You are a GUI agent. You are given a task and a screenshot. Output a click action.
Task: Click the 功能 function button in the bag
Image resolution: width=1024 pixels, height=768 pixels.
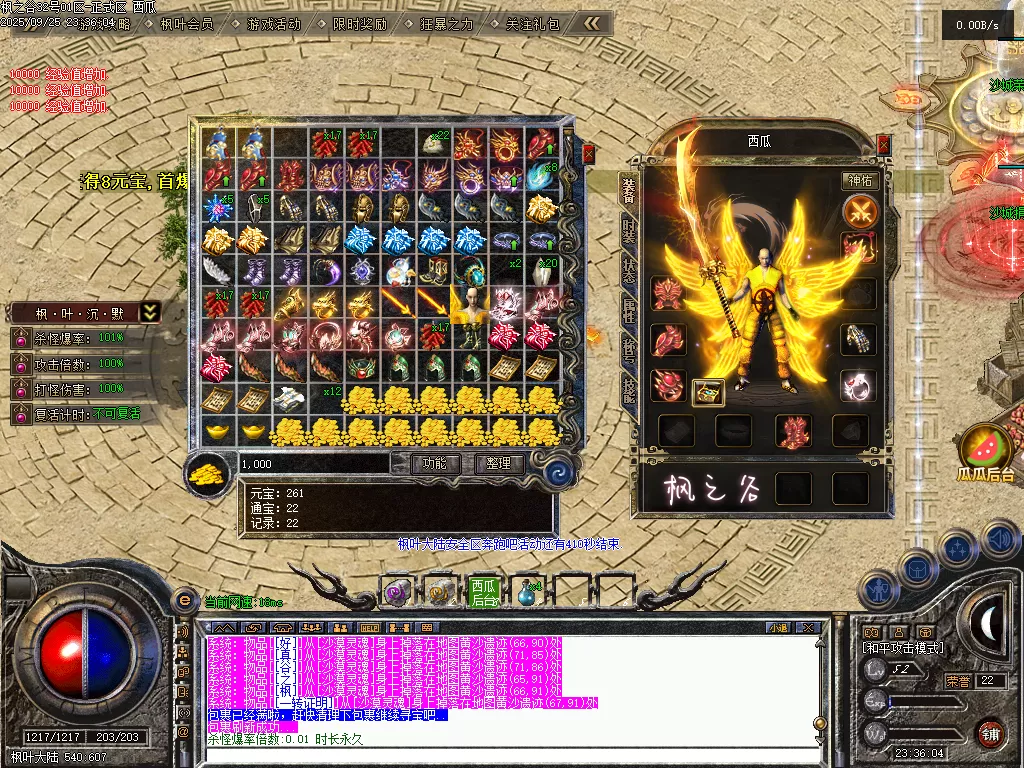(434, 464)
